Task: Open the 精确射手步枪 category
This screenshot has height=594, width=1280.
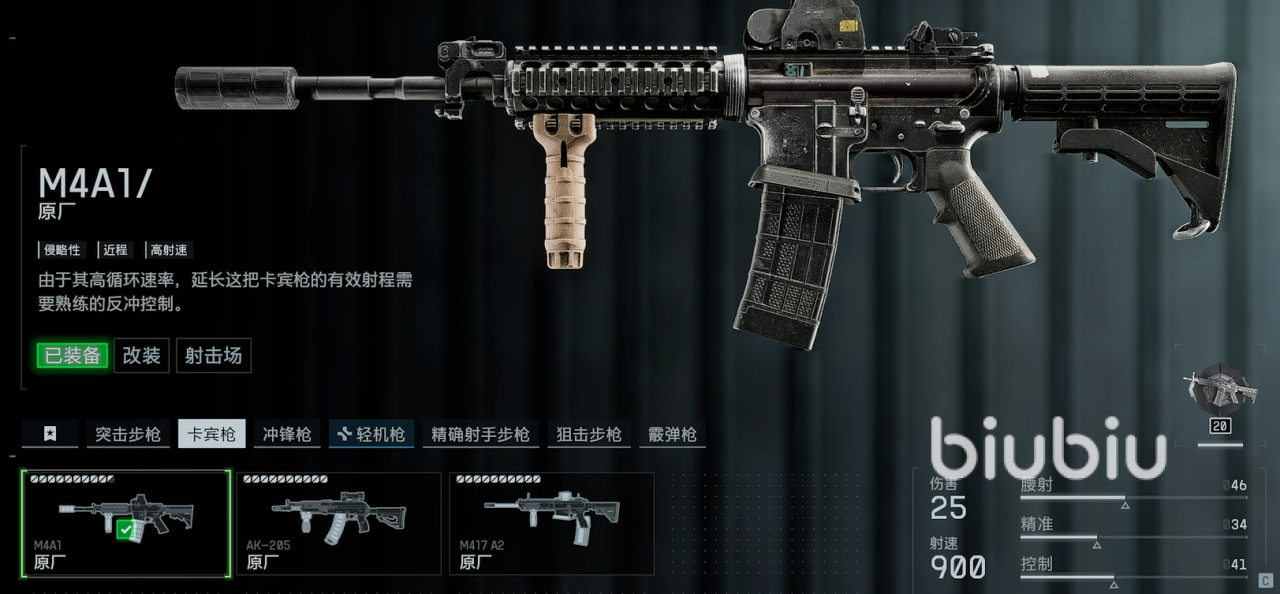Action: pyautogui.click(x=480, y=434)
